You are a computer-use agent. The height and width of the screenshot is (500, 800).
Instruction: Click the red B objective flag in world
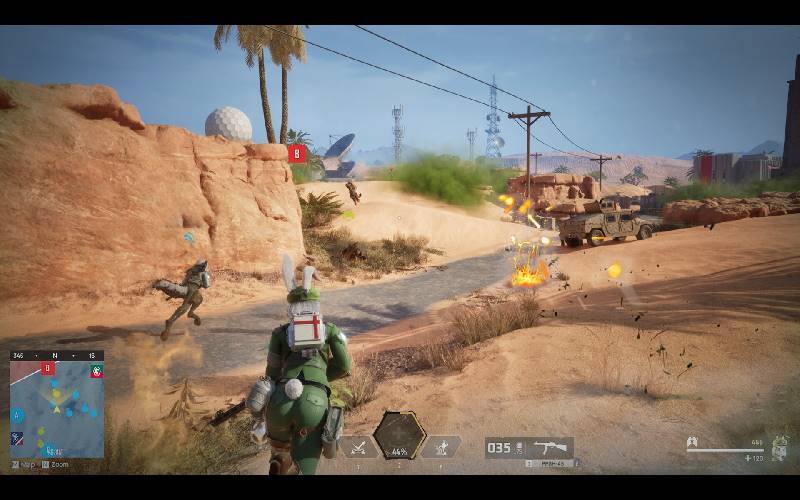(296, 153)
